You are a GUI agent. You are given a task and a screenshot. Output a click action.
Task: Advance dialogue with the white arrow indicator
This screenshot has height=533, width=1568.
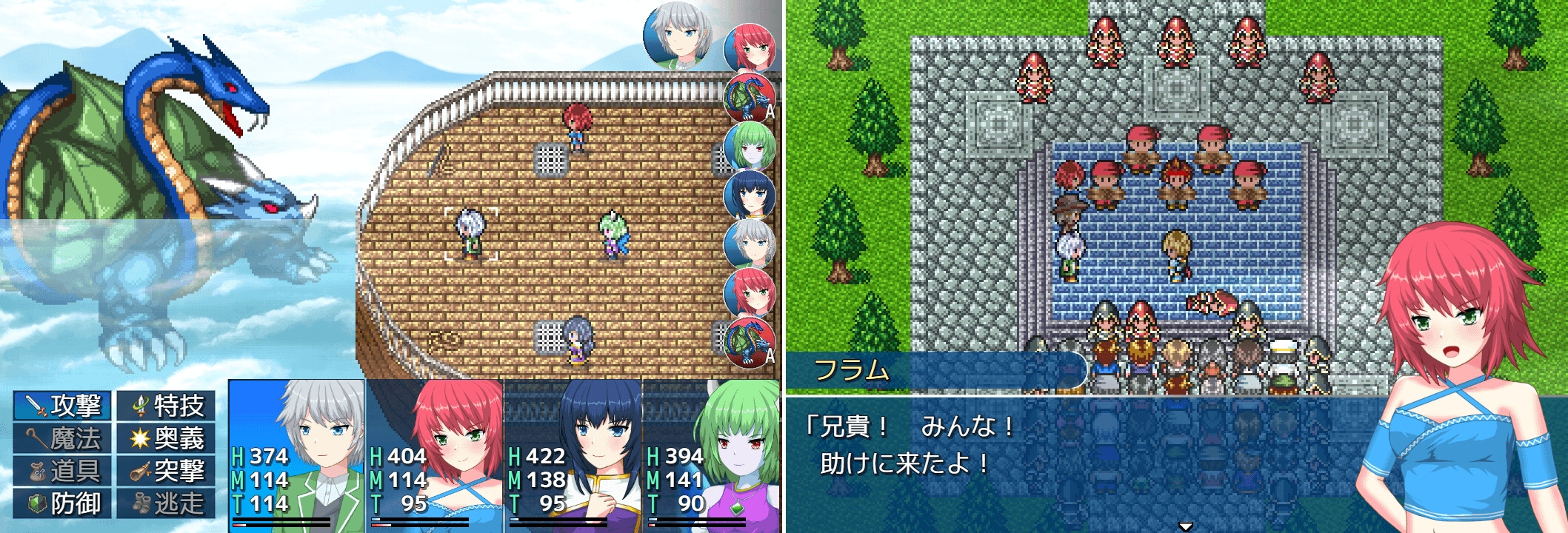tap(1185, 526)
